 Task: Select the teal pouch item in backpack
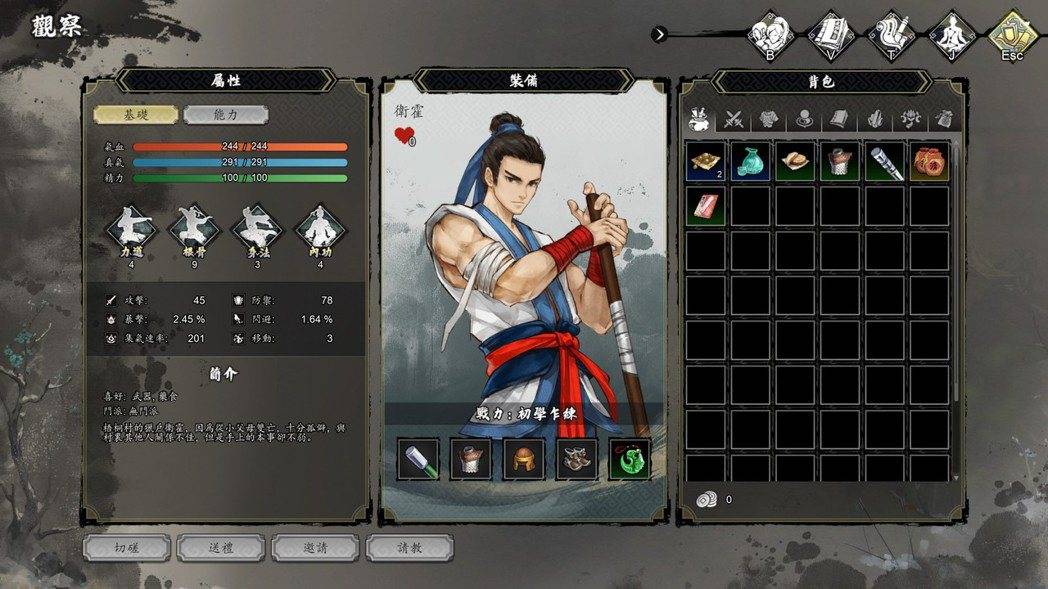[x=750, y=162]
